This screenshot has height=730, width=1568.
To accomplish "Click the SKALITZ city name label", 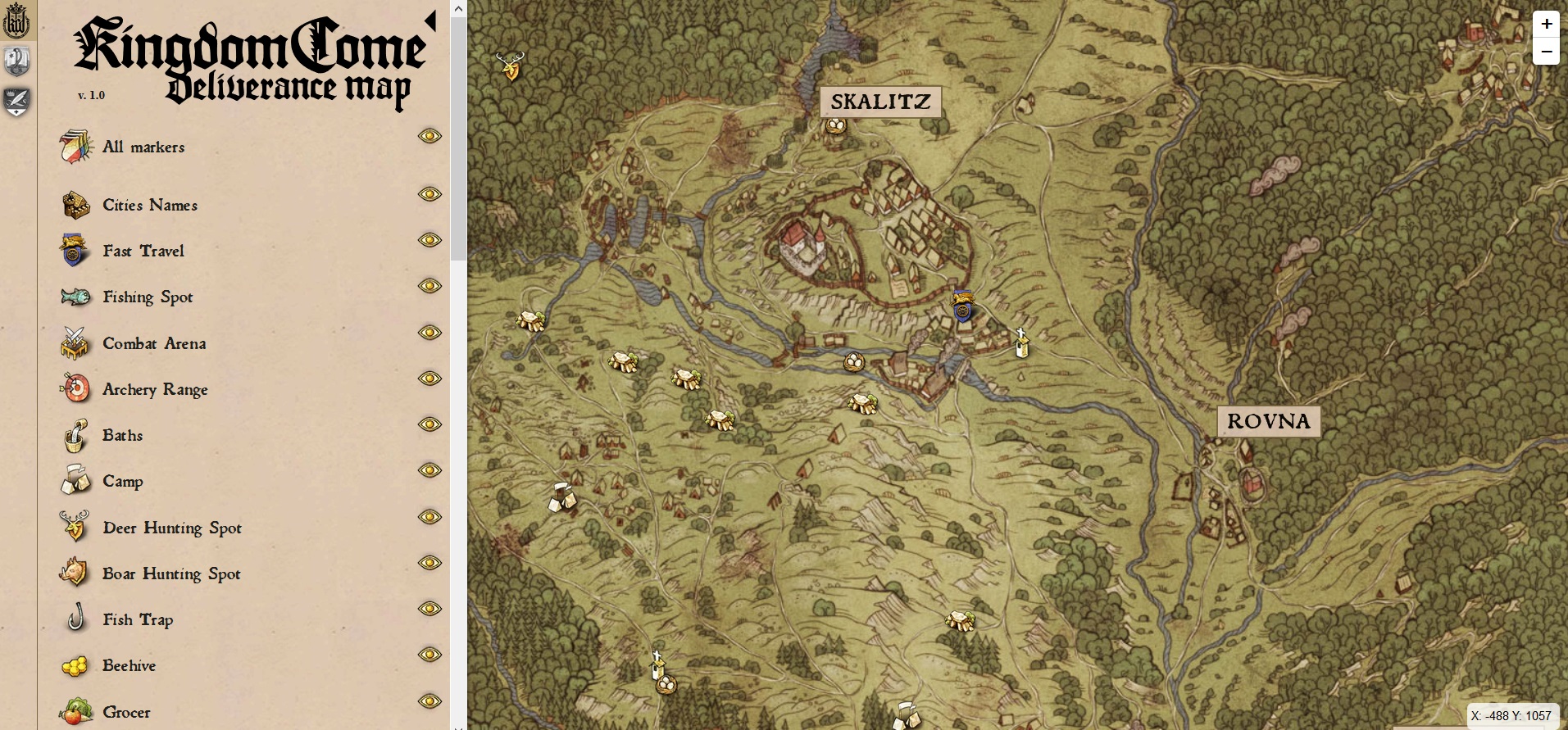I will [879, 102].
